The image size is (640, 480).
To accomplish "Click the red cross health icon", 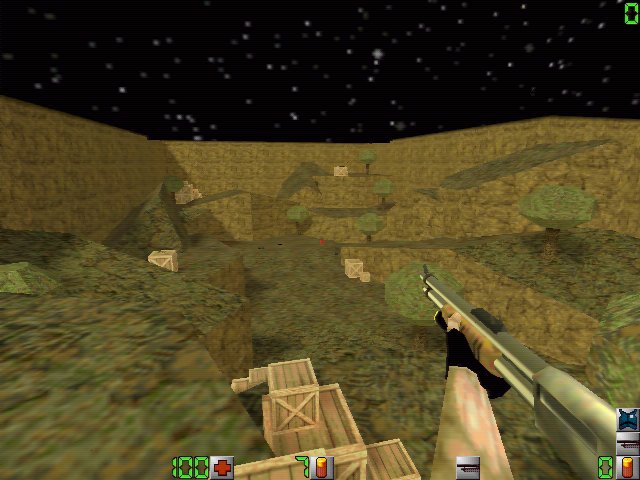I will click(x=222, y=467).
